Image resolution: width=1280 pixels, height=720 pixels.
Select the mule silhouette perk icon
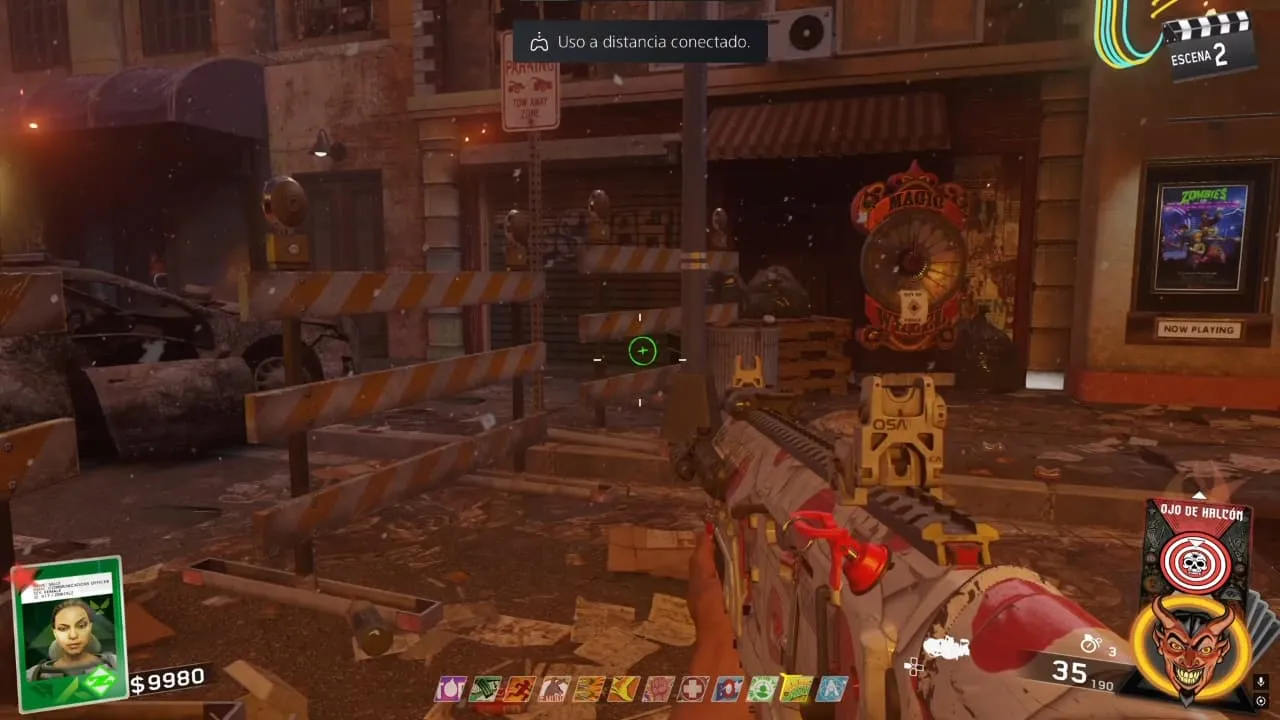click(x=553, y=689)
